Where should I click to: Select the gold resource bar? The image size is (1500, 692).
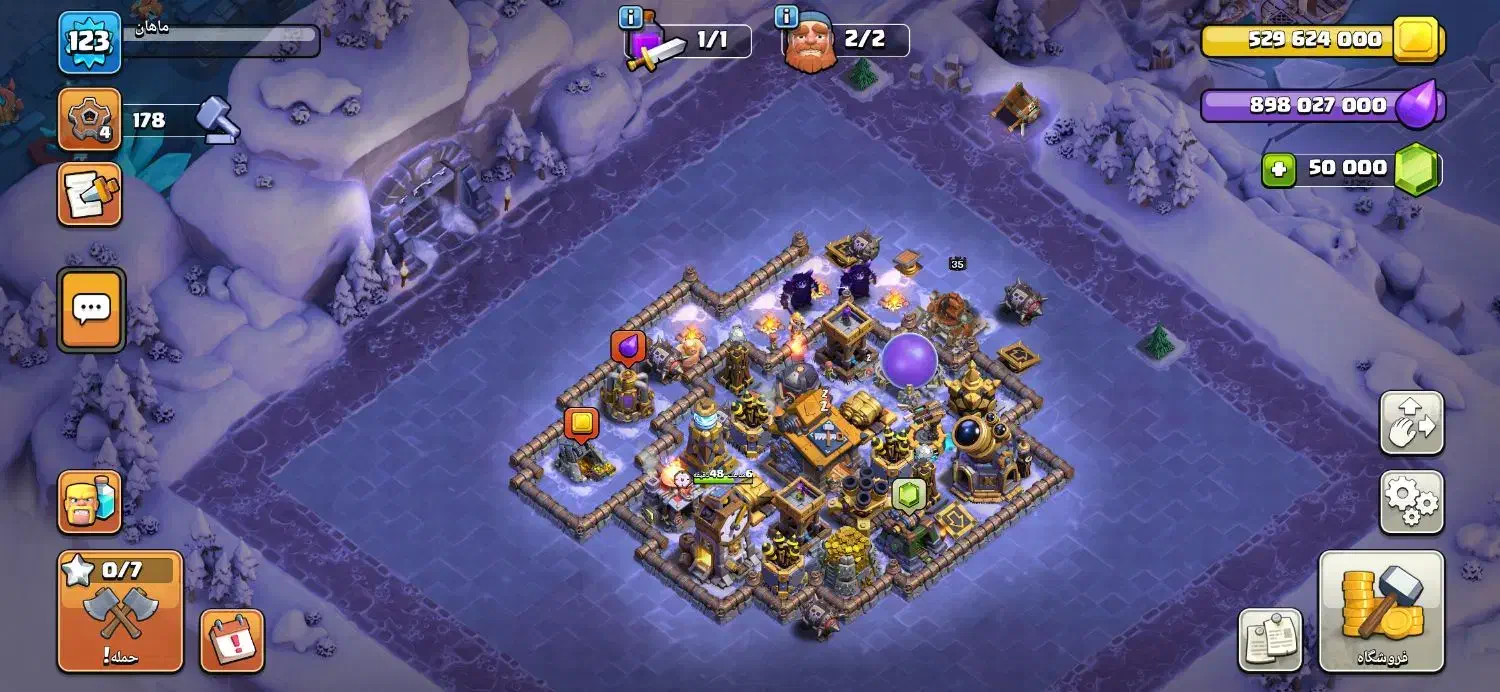[x=1320, y=40]
